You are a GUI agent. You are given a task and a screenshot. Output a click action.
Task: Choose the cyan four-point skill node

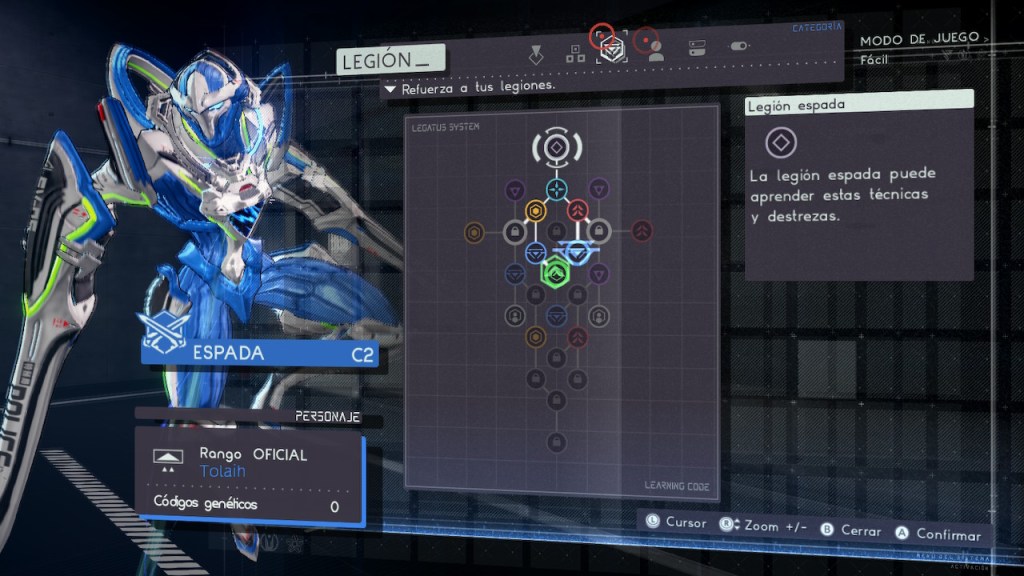(x=556, y=188)
